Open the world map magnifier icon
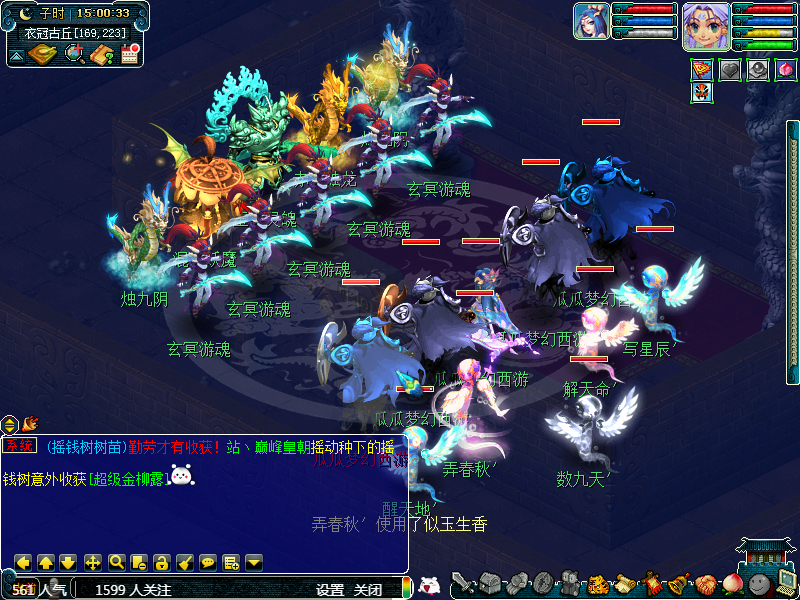 click(75, 54)
